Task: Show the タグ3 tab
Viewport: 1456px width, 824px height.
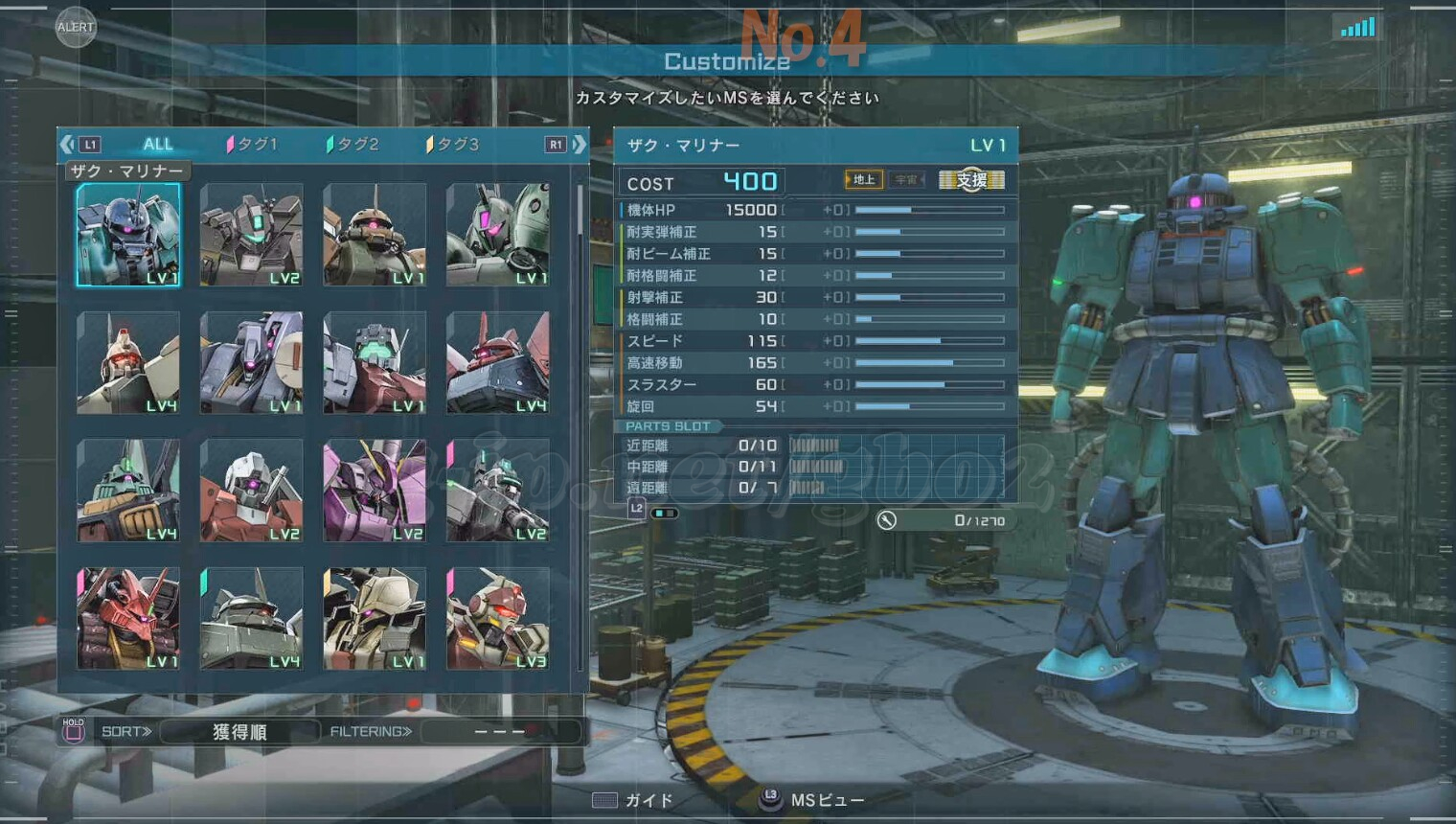Action: (453, 145)
